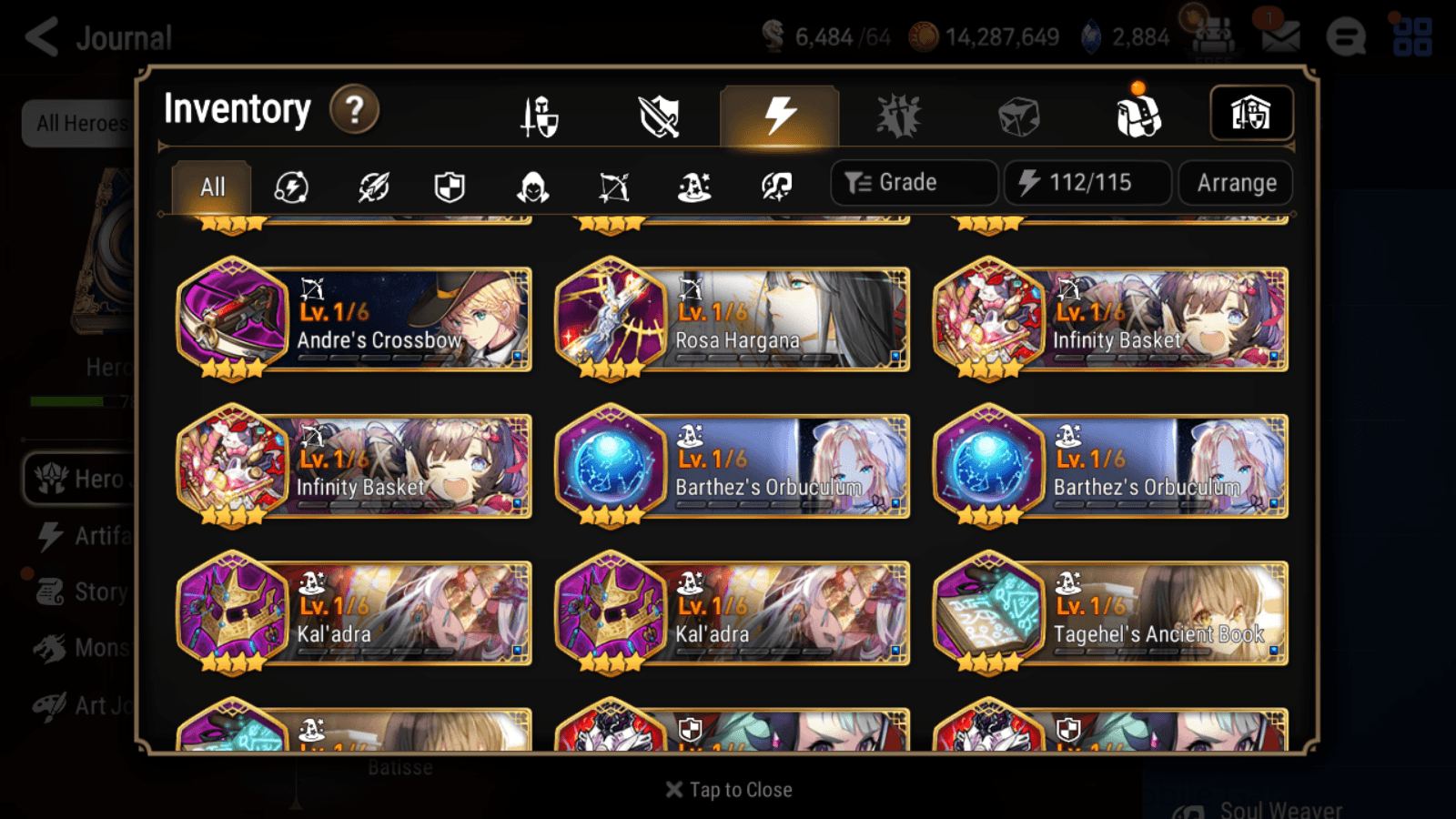The width and height of the screenshot is (1456, 819).
Task: Filter artifacts by Soul Weaver class icon
Action: (775, 187)
